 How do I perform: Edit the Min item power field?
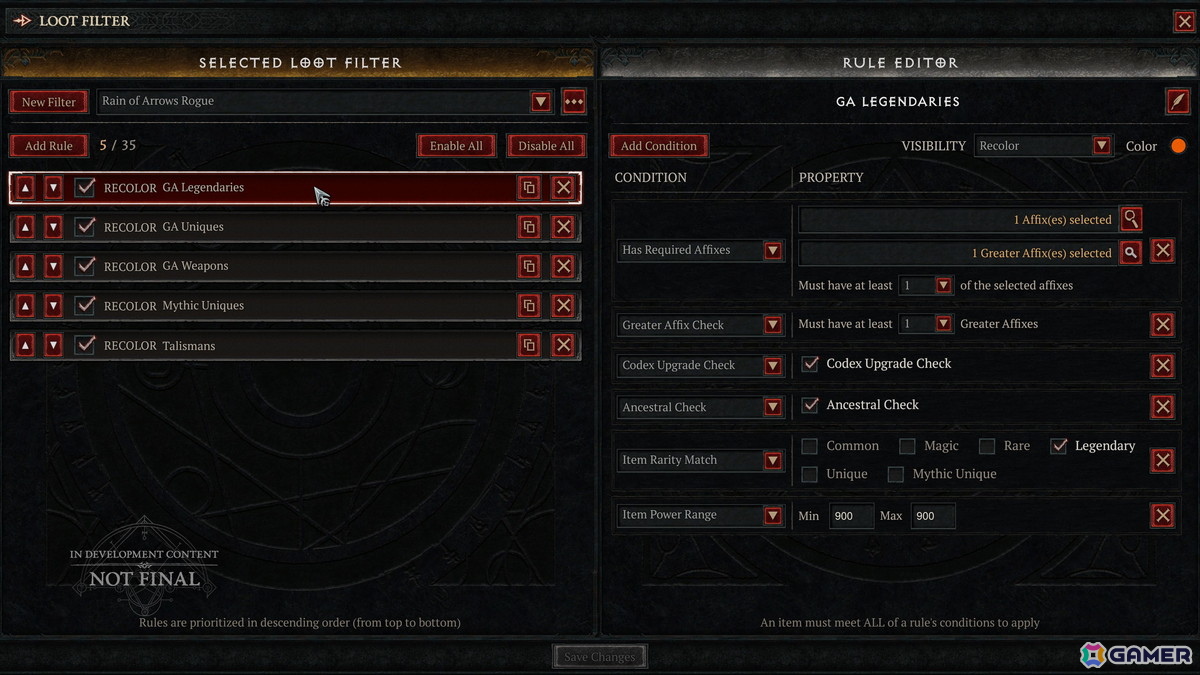pos(850,516)
